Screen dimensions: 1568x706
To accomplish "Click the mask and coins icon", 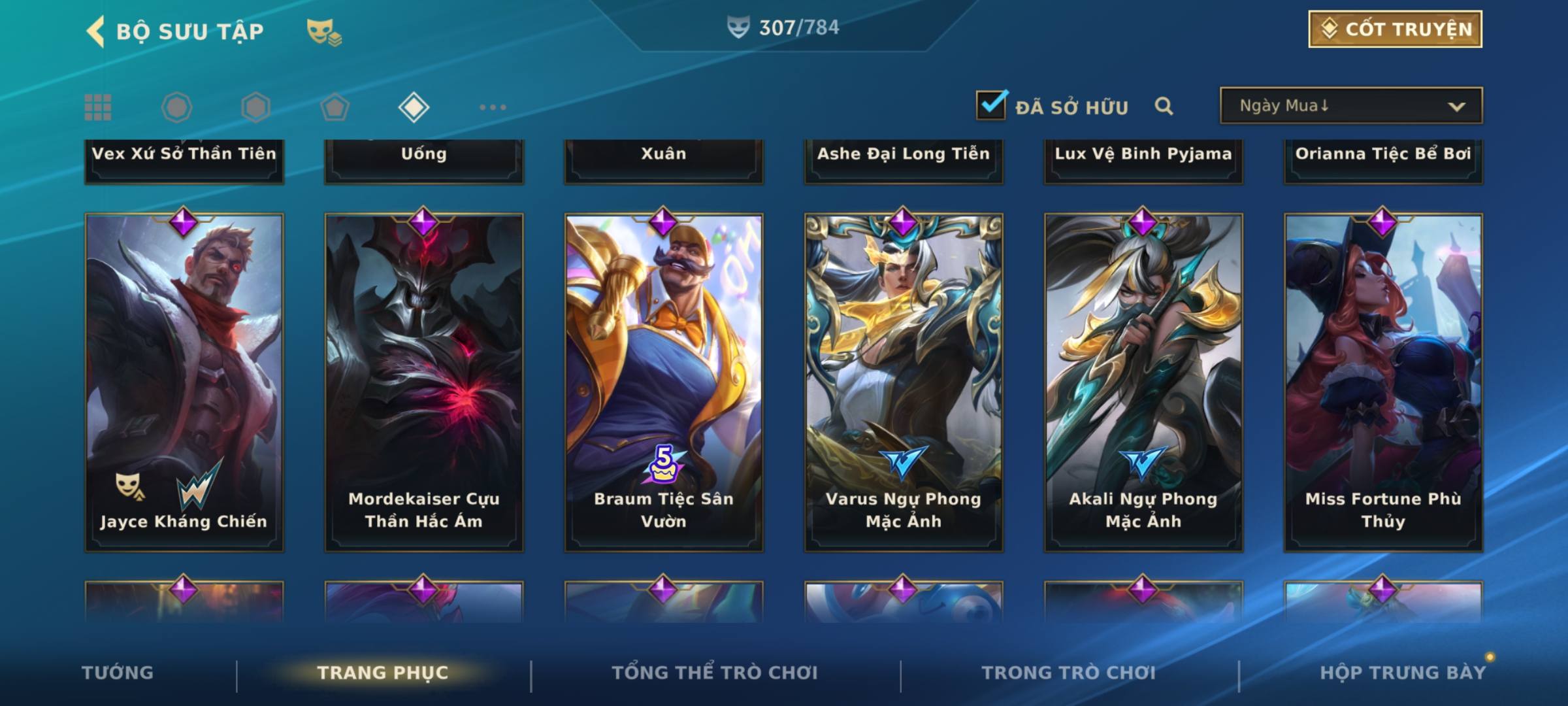I will (324, 31).
